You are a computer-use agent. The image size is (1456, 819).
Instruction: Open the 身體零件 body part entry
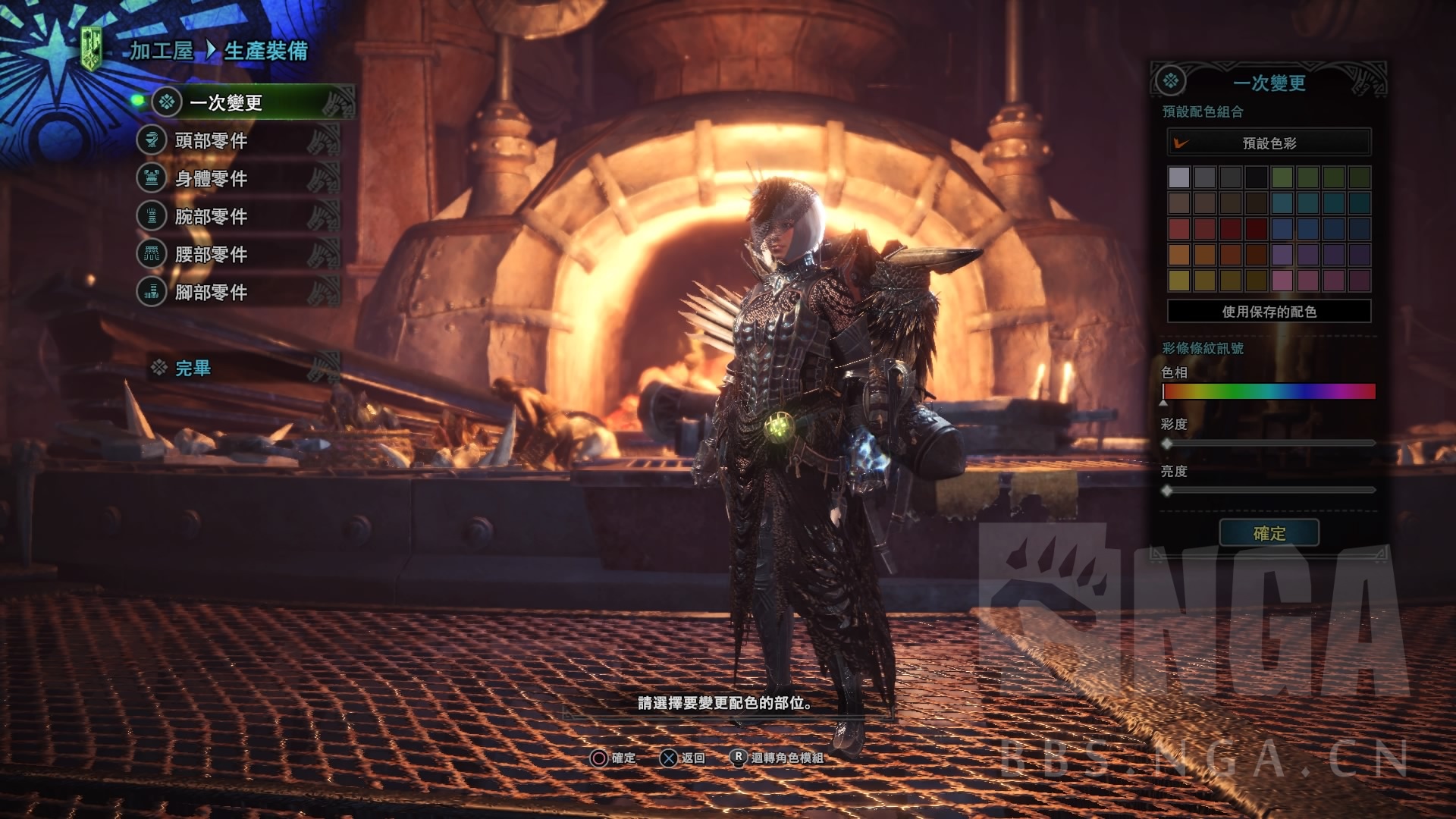tap(211, 178)
